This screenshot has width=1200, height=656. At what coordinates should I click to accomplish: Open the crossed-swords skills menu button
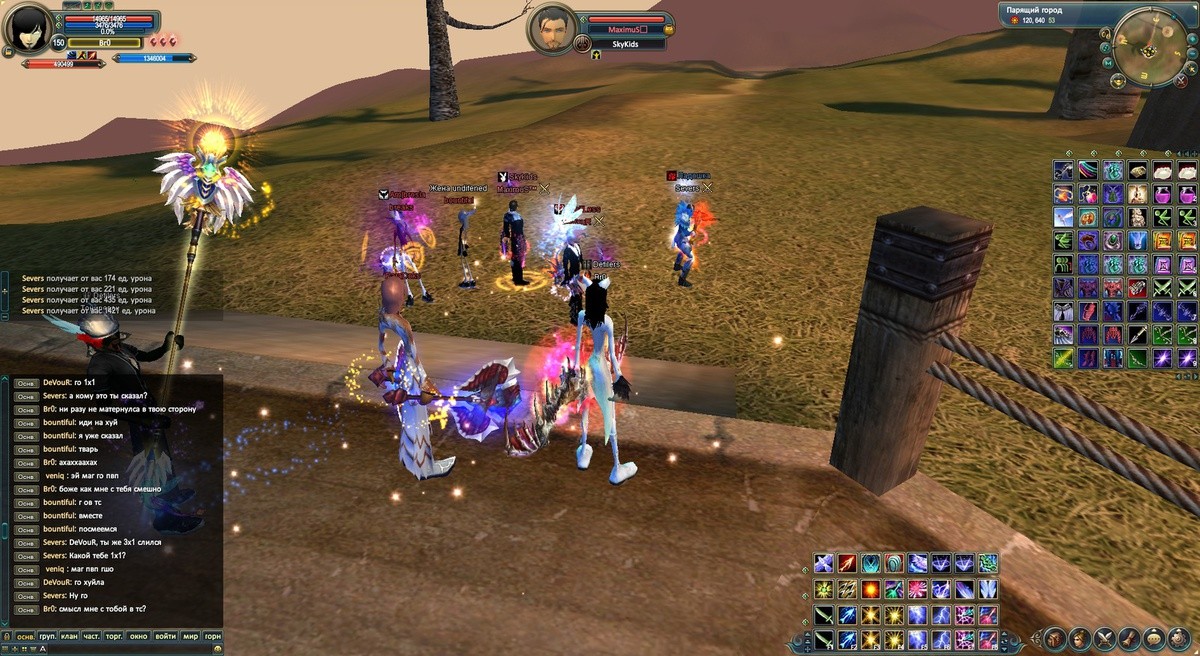(x=1105, y=638)
